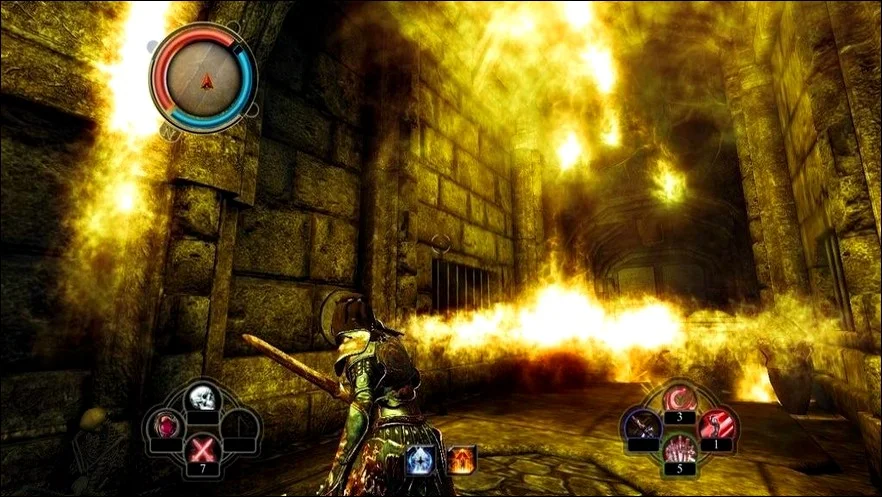
Task: Click the circular minimap compass
Action: (x=203, y=78)
